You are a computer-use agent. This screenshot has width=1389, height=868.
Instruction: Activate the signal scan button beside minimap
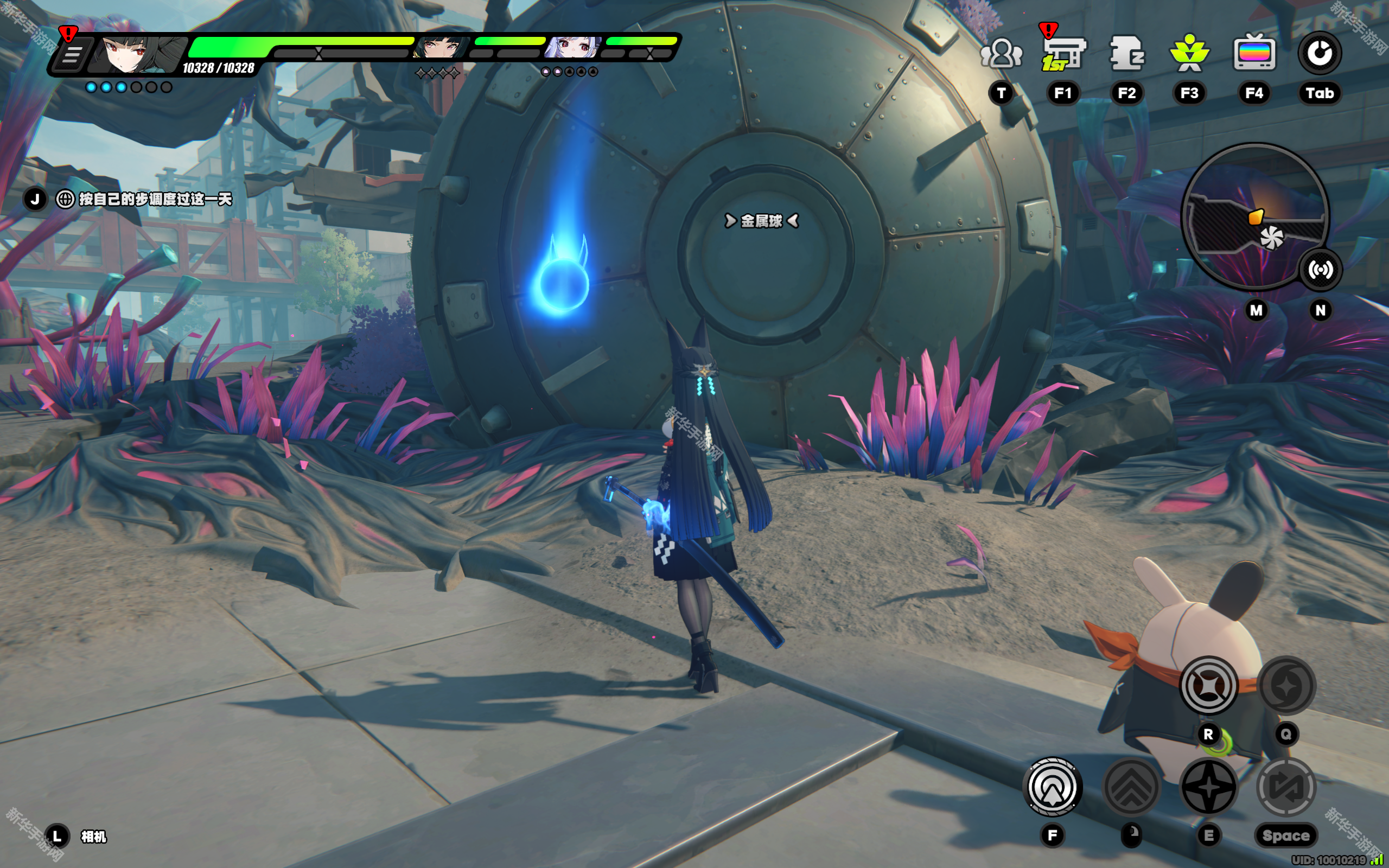tap(1320, 270)
